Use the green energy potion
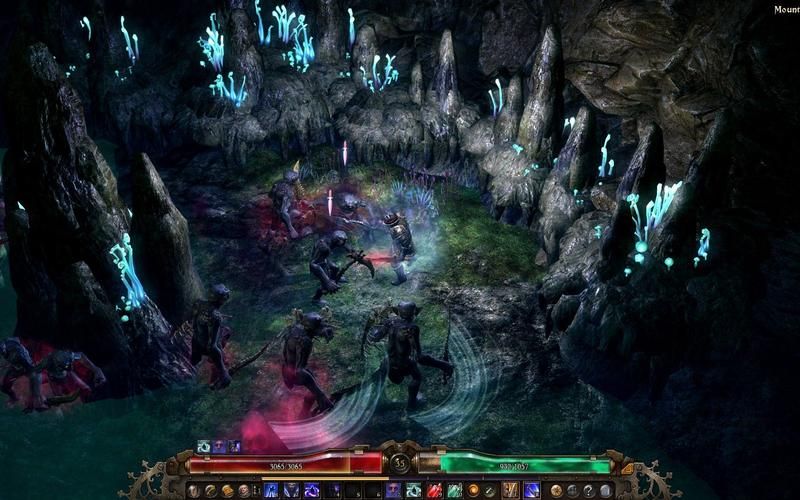This screenshot has width=800, height=500. point(454,490)
